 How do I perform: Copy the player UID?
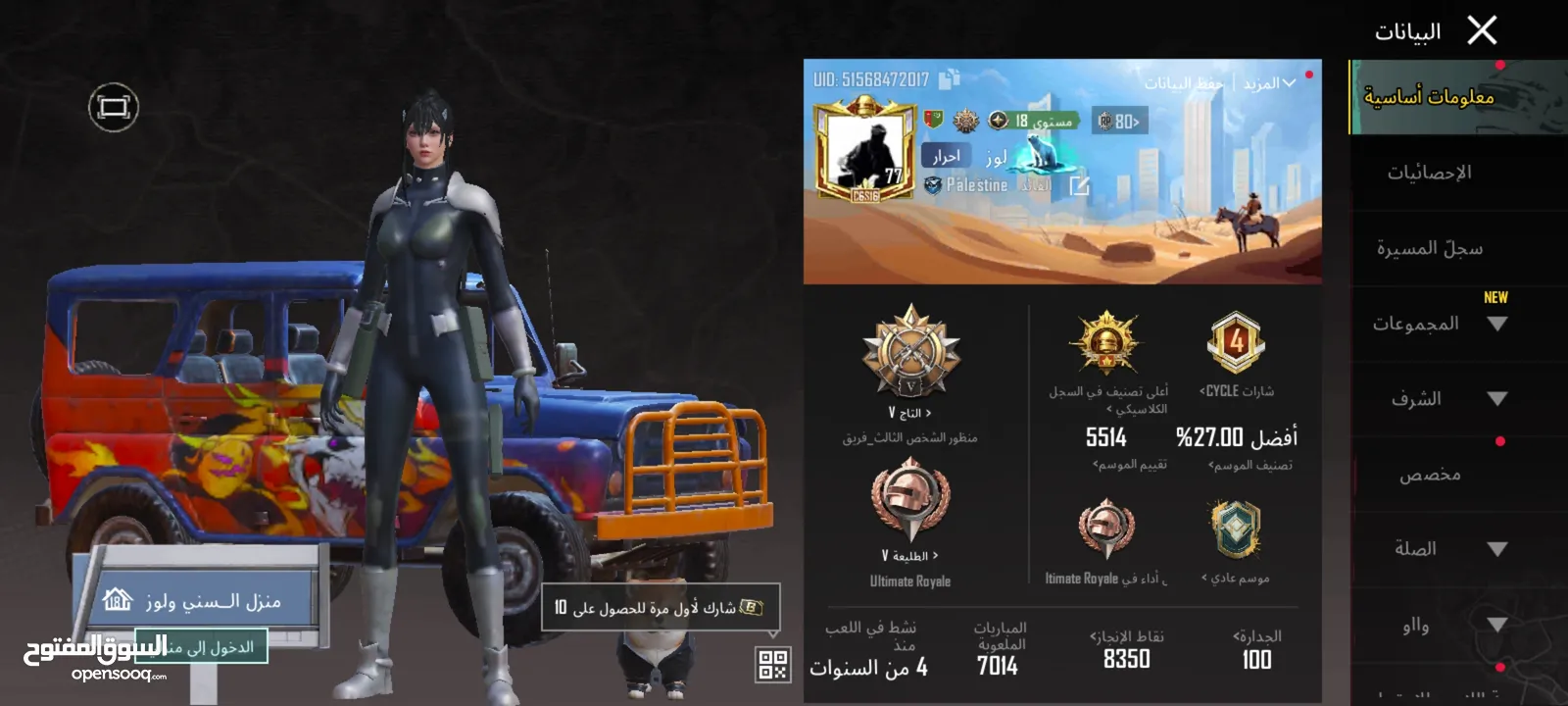pos(949,79)
